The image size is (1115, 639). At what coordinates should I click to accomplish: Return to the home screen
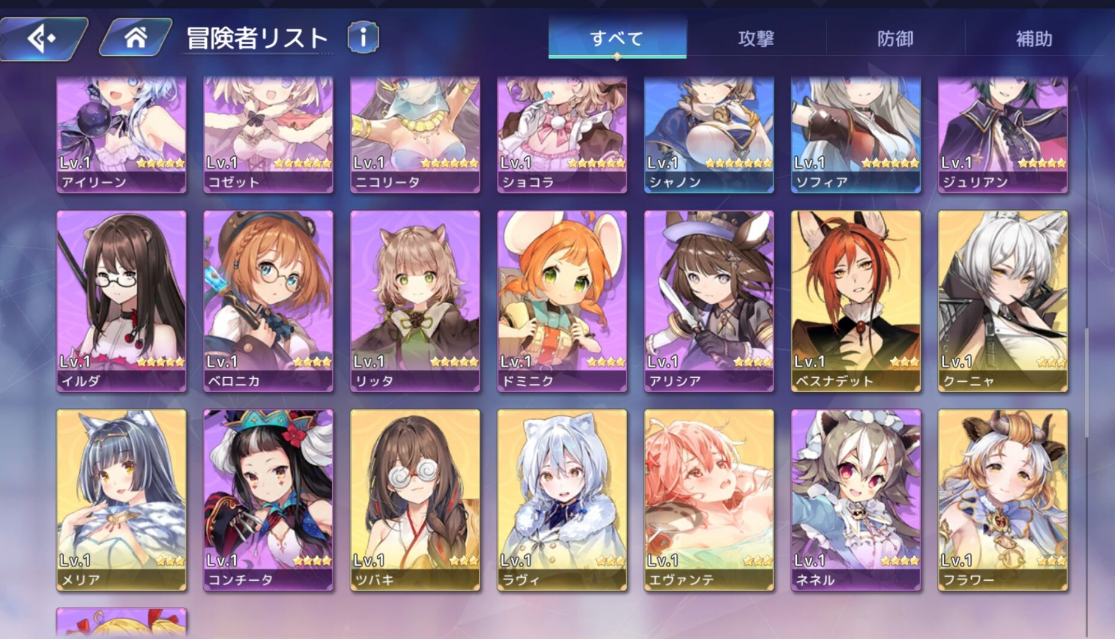click(x=136, y=39)
